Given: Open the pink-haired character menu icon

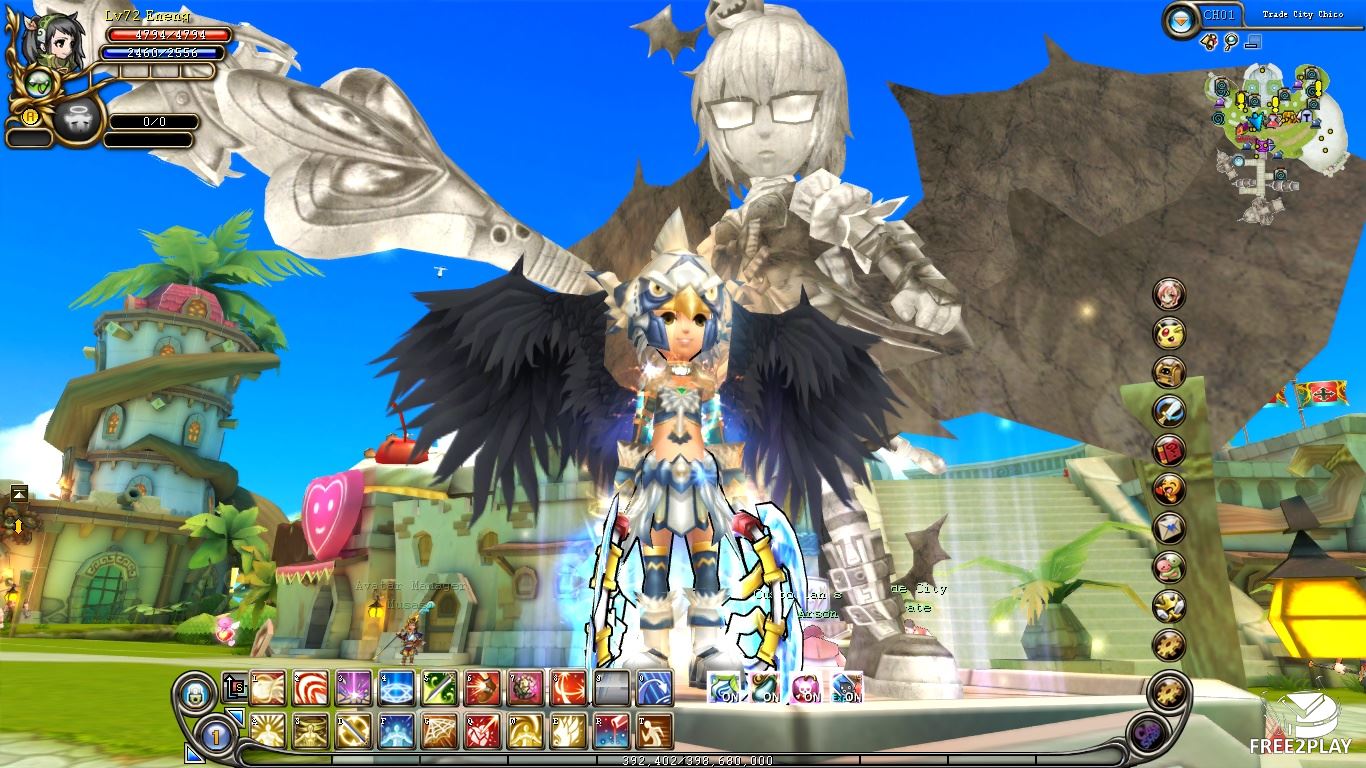Looking at the screenshot, I should coord(1169,293).
